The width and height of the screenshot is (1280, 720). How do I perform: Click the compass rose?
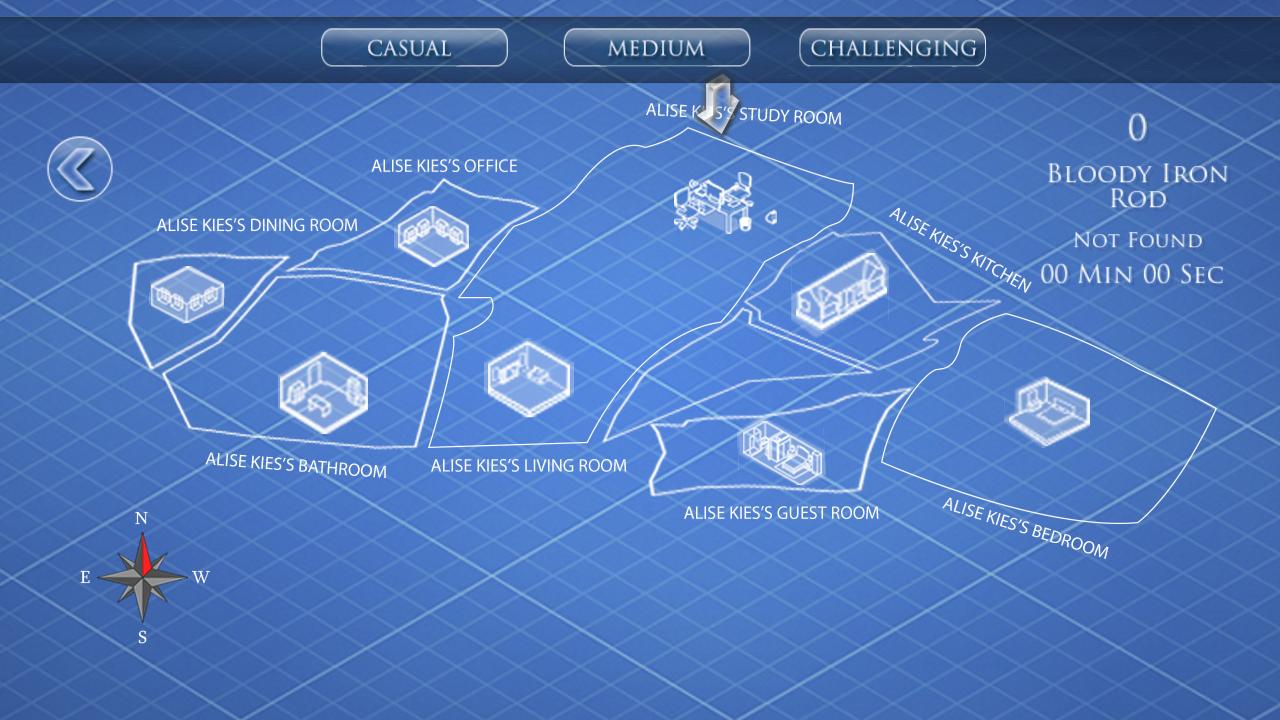coord(140,577)
